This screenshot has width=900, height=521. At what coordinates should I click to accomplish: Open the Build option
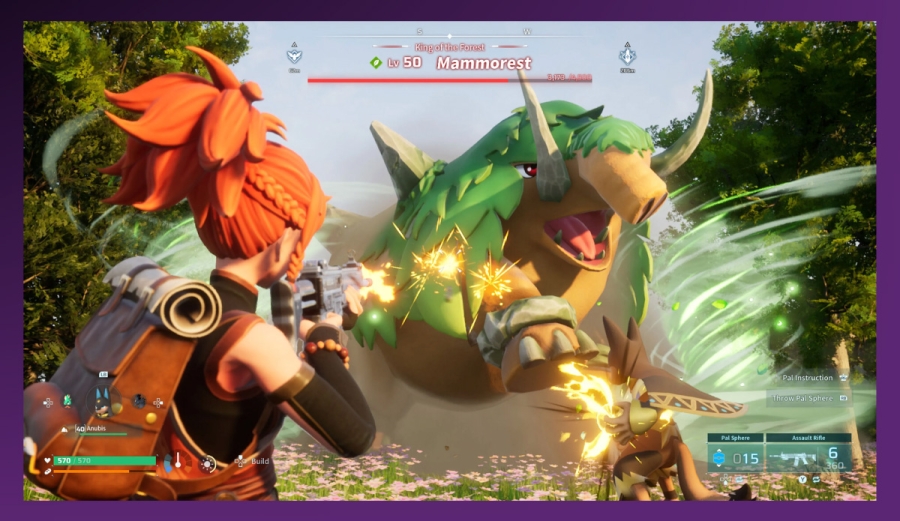(x=254, y=462)
